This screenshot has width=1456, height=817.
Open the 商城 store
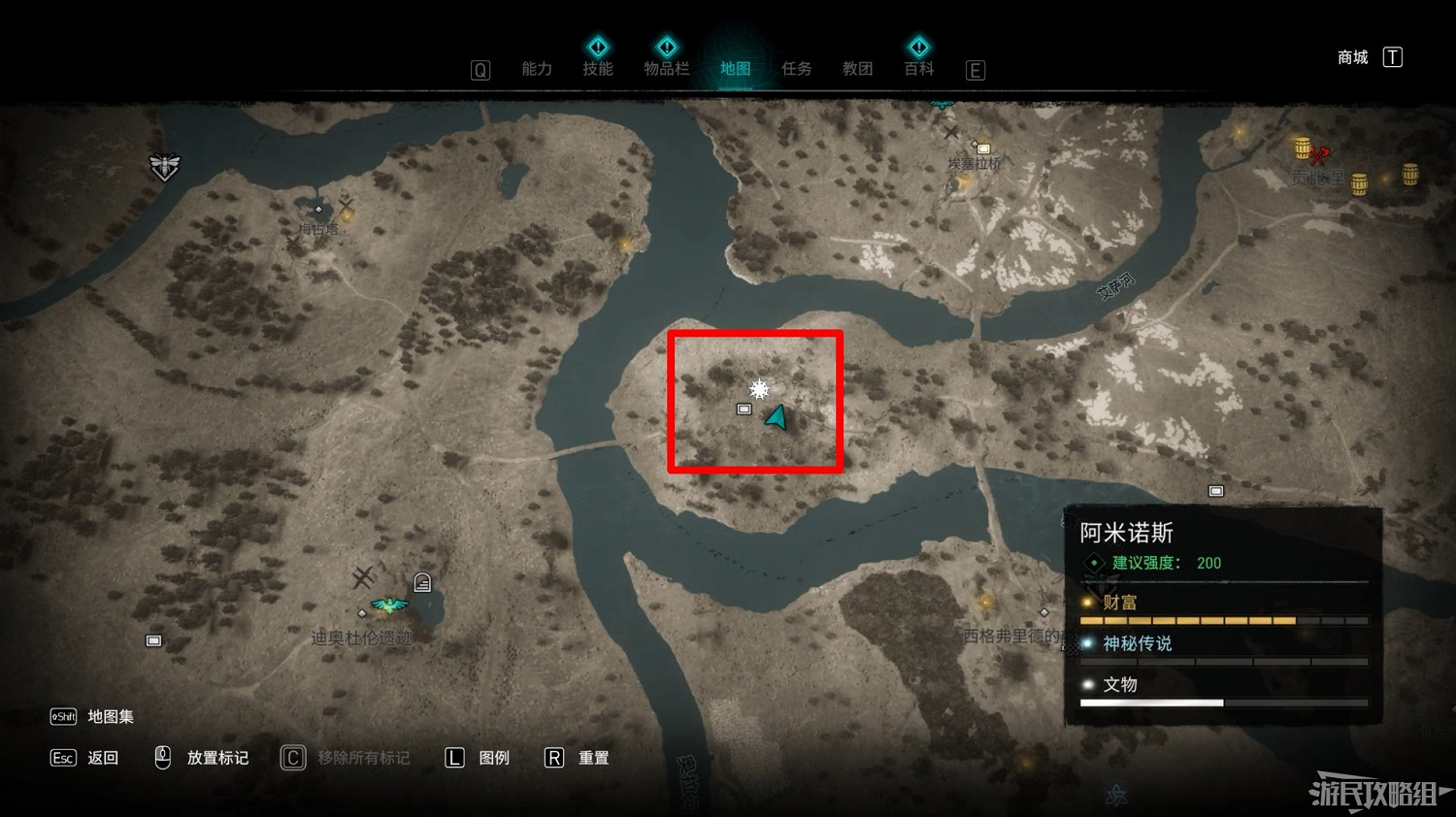[x=1351, y=57]
